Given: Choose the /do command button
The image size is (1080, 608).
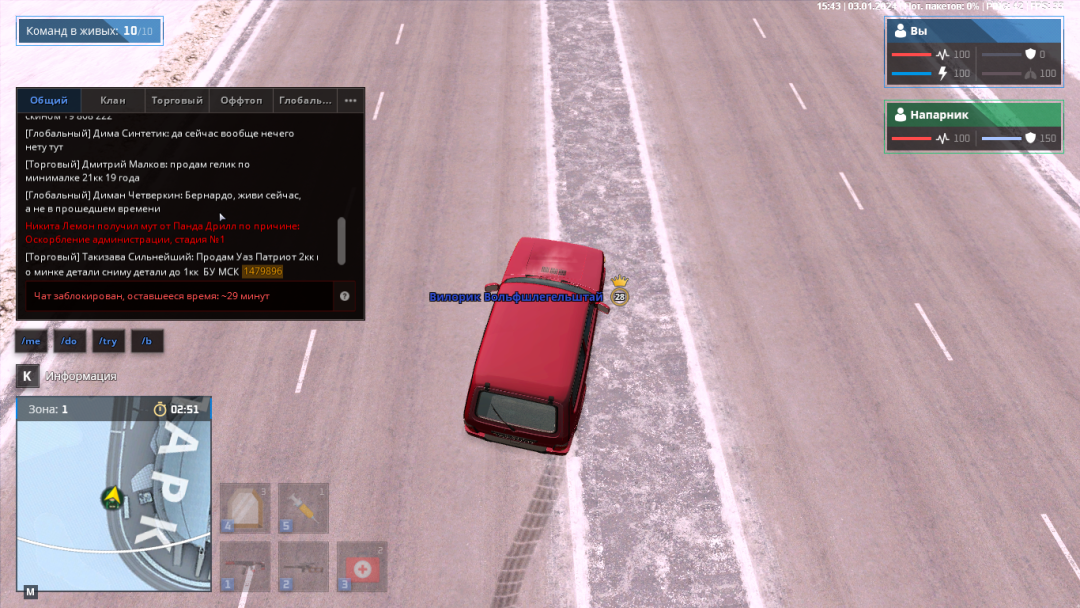Looking at the screenshot, I should (x=69, y=341).
